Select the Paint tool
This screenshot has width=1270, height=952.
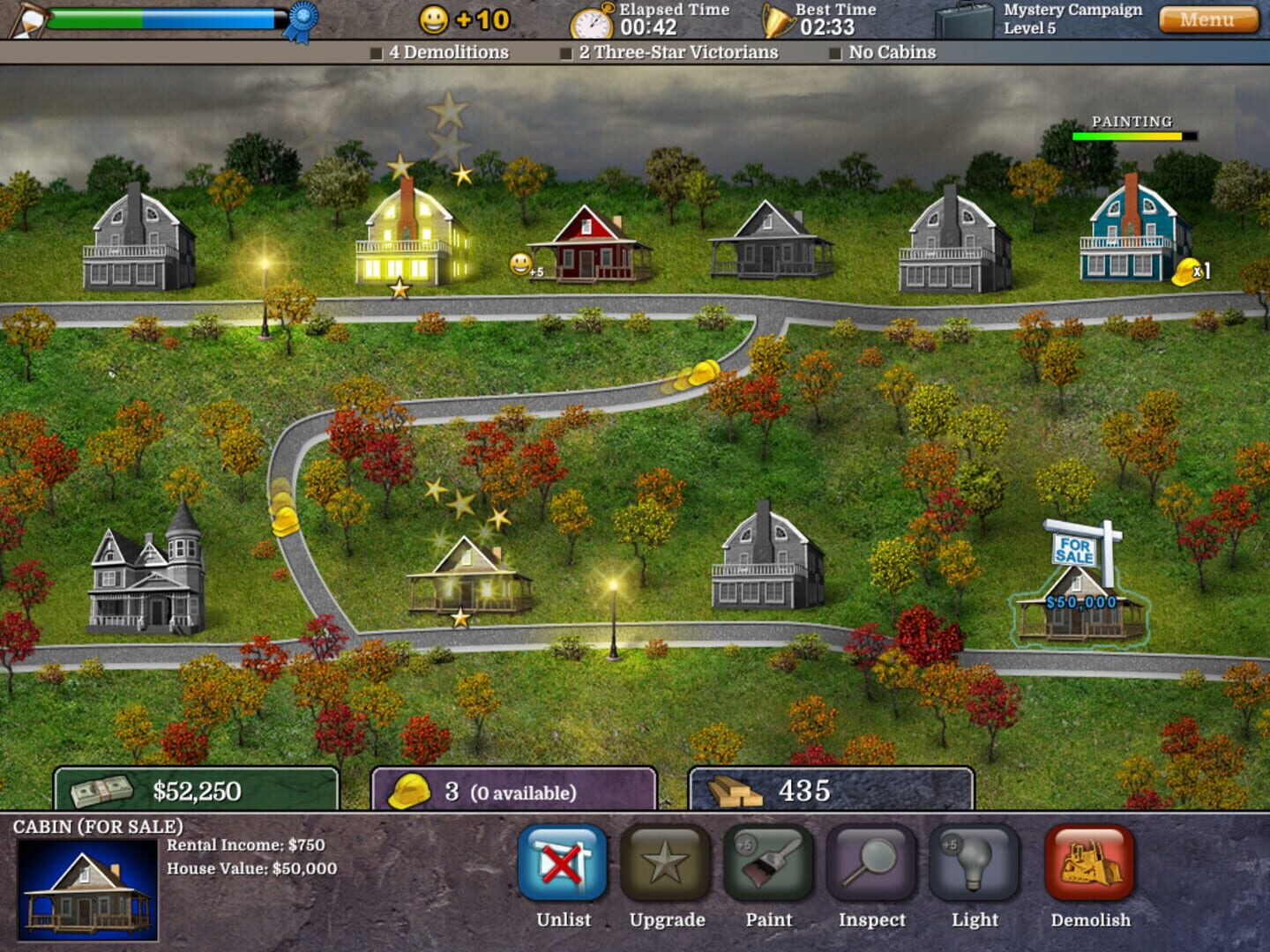pyautogui.click(x=768, y=873)
